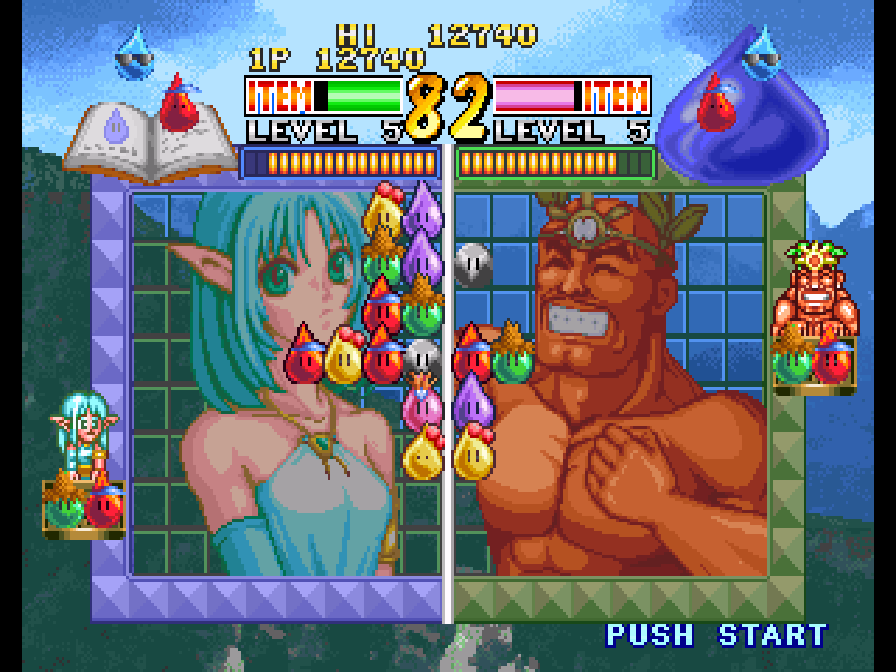Select the purple blob in the right field
Viewport: 896px width, 672px height.
(473, 402)
